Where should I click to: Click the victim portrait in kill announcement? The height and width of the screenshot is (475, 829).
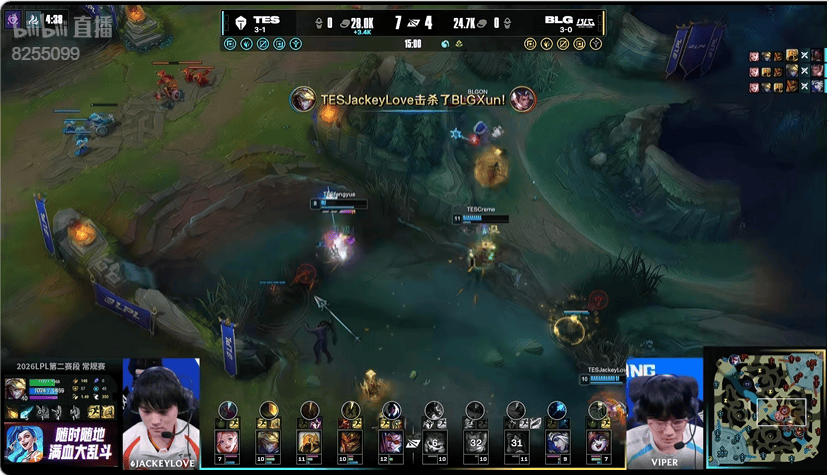[x=522, y=99]
